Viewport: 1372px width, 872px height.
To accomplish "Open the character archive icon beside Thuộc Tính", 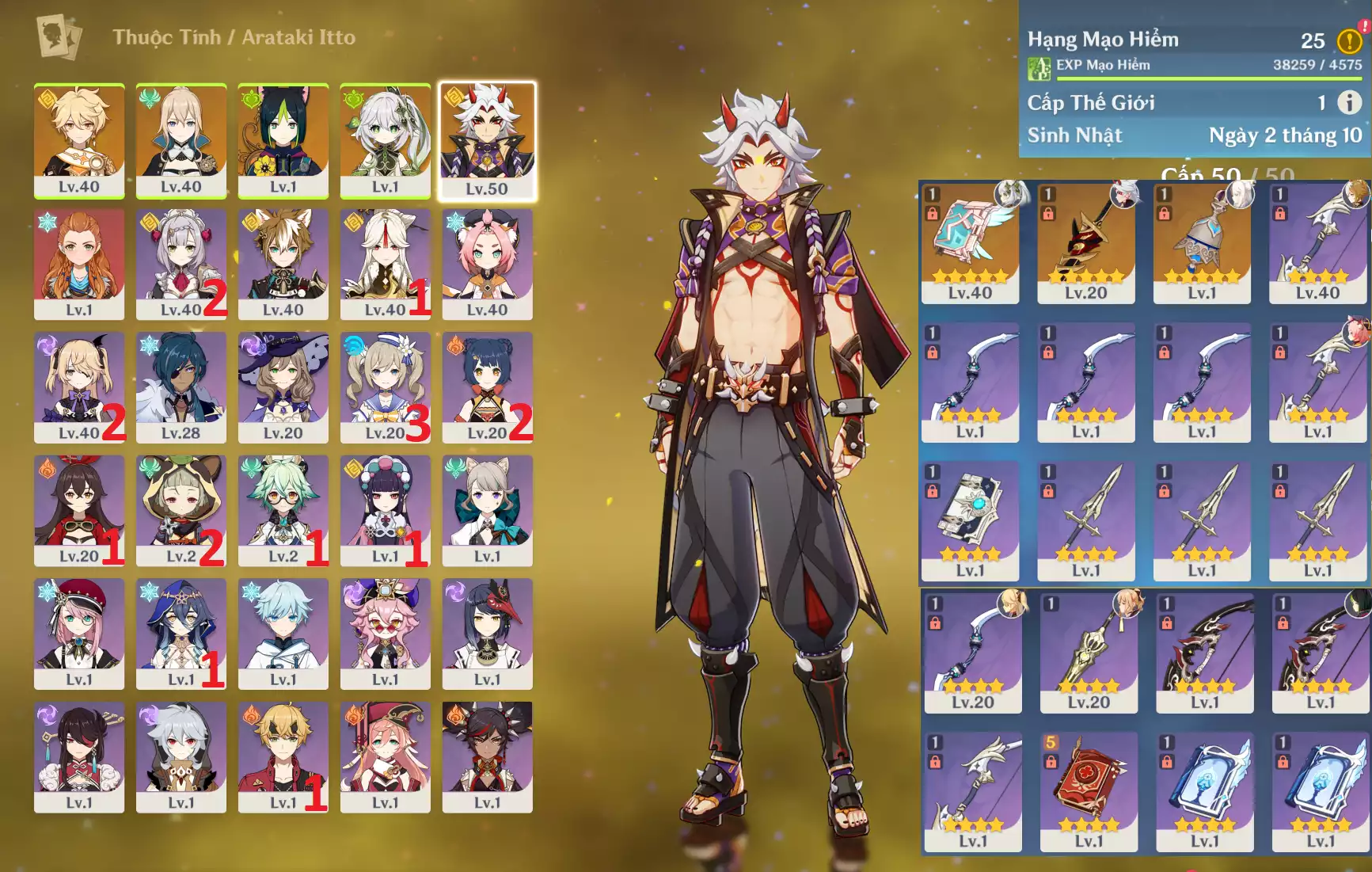I will point(59,36).
